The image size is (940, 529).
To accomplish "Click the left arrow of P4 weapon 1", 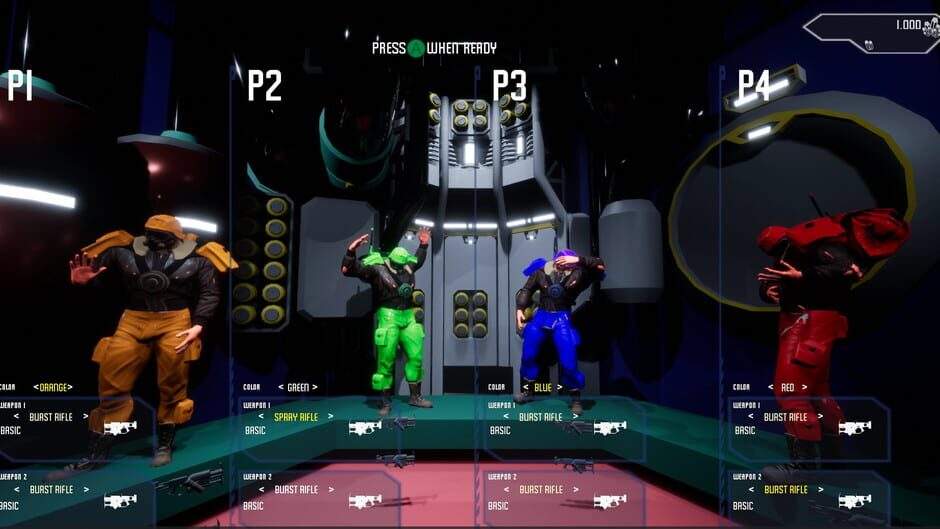I will [x=752, y=416].
